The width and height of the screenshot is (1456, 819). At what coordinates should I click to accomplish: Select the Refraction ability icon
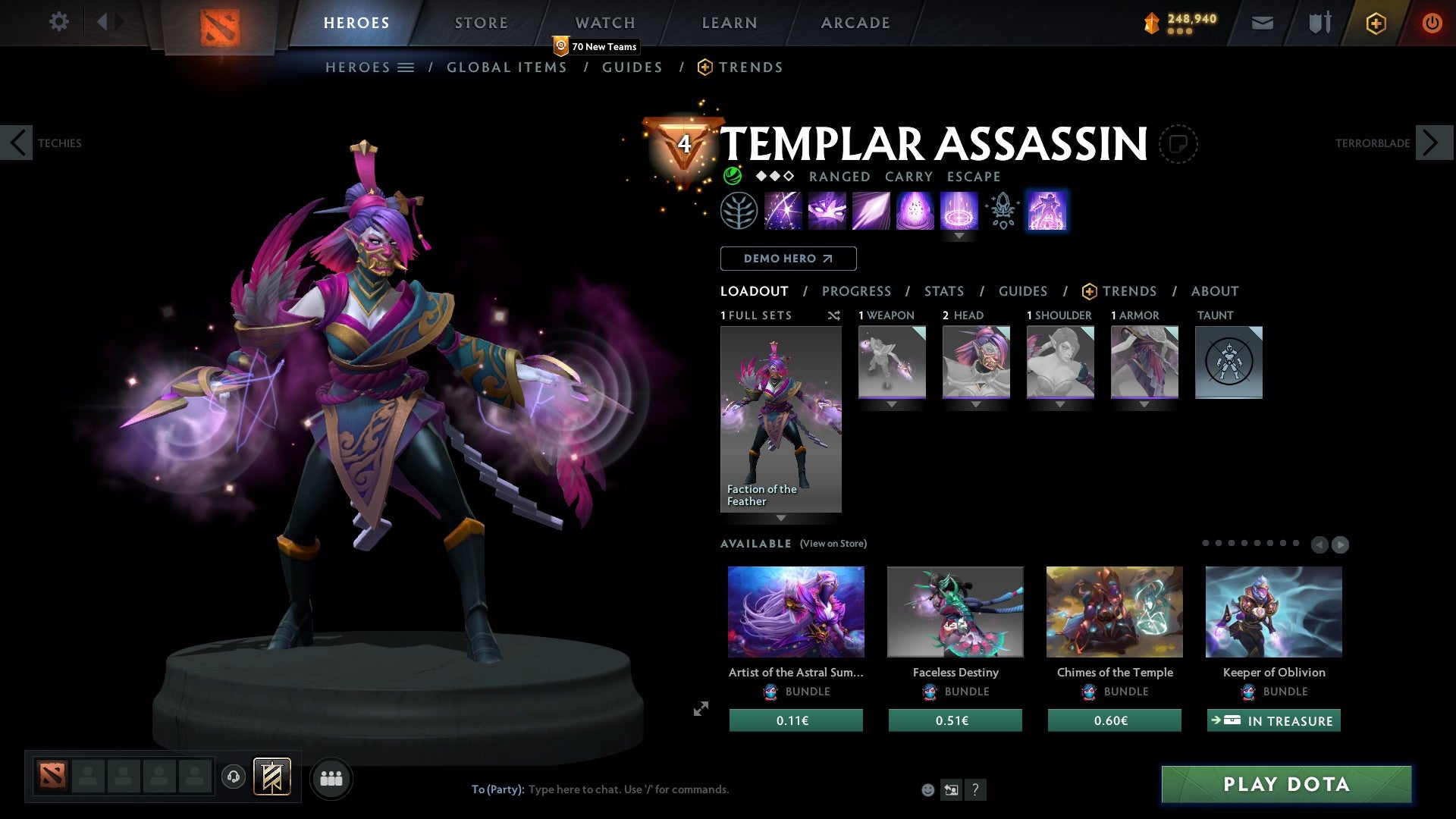point(784,211)
